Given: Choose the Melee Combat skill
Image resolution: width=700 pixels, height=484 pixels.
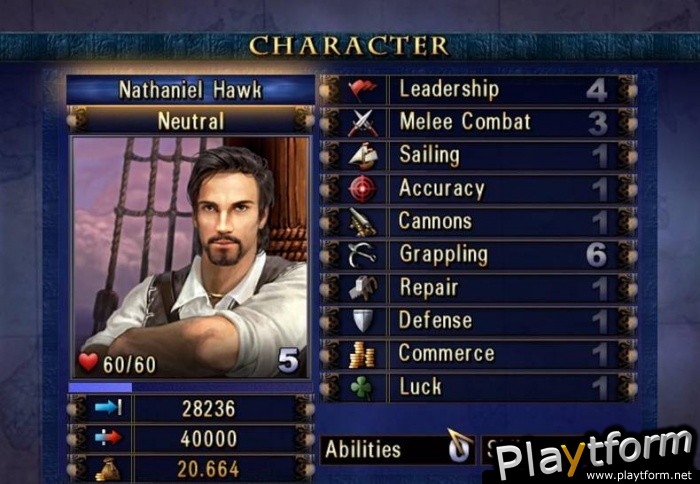Looking at the screenshot, I should tap(478, 123).
